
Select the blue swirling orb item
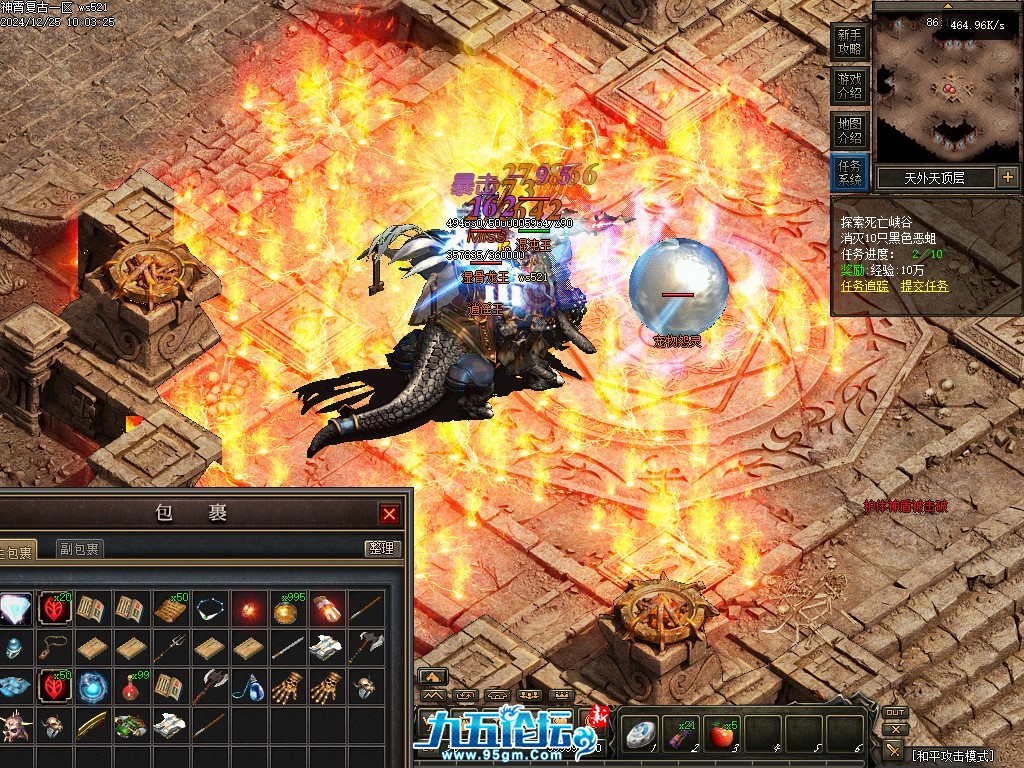(x=92, y=687)
